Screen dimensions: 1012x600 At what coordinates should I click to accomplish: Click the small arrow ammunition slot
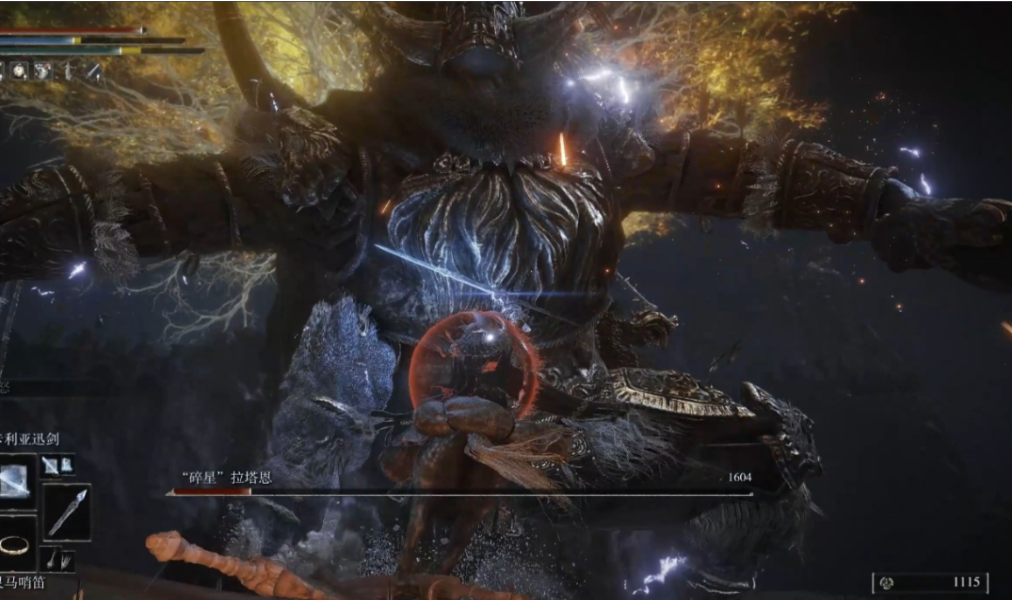click(54, 560)
